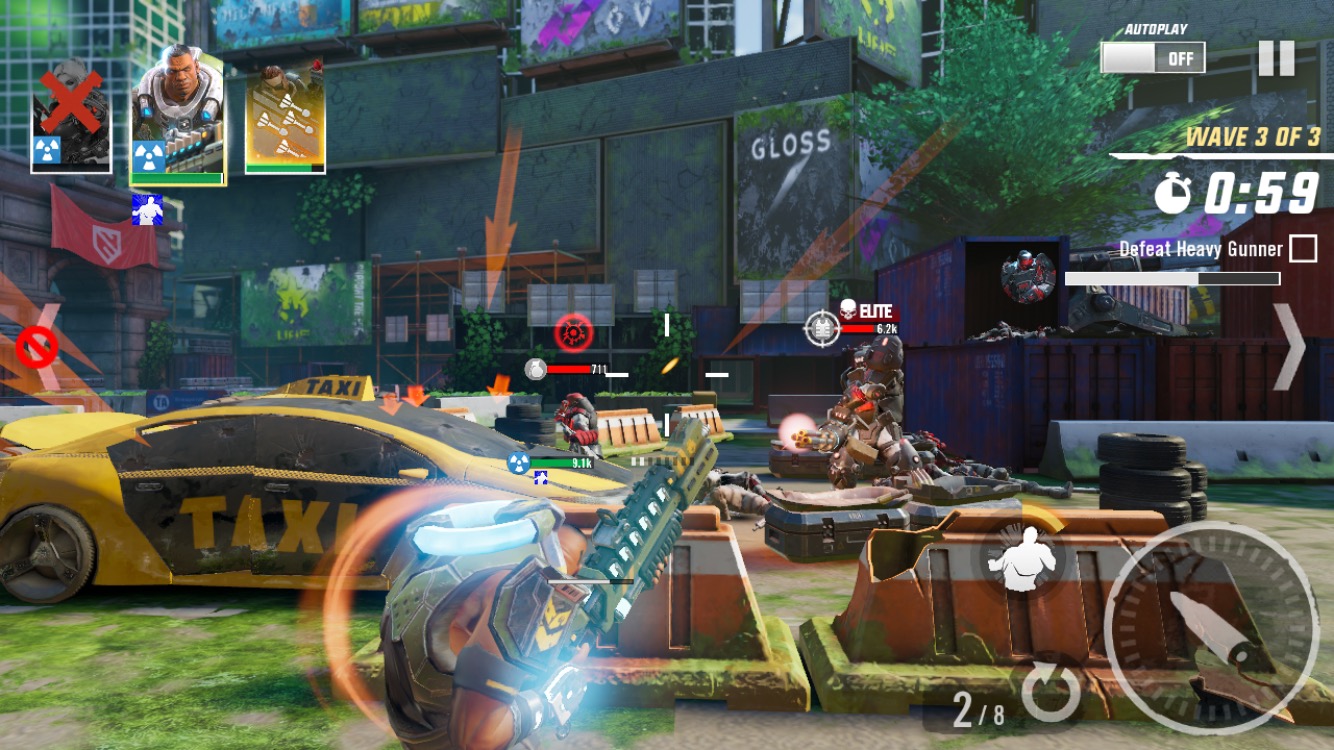
Task: Turn on the AUTOPLAY switch
Action: coord(1152,57)
